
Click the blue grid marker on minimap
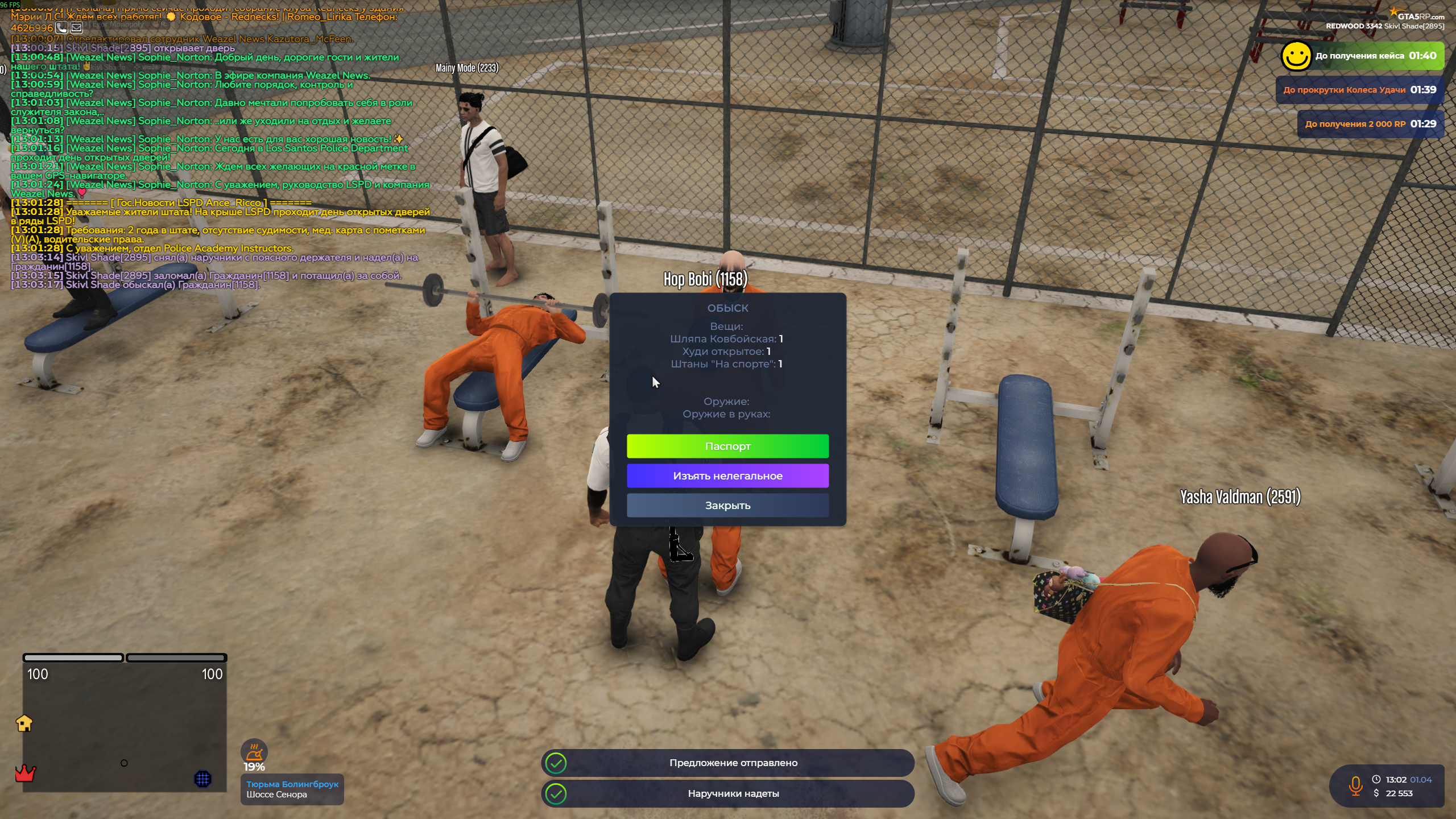202,779
